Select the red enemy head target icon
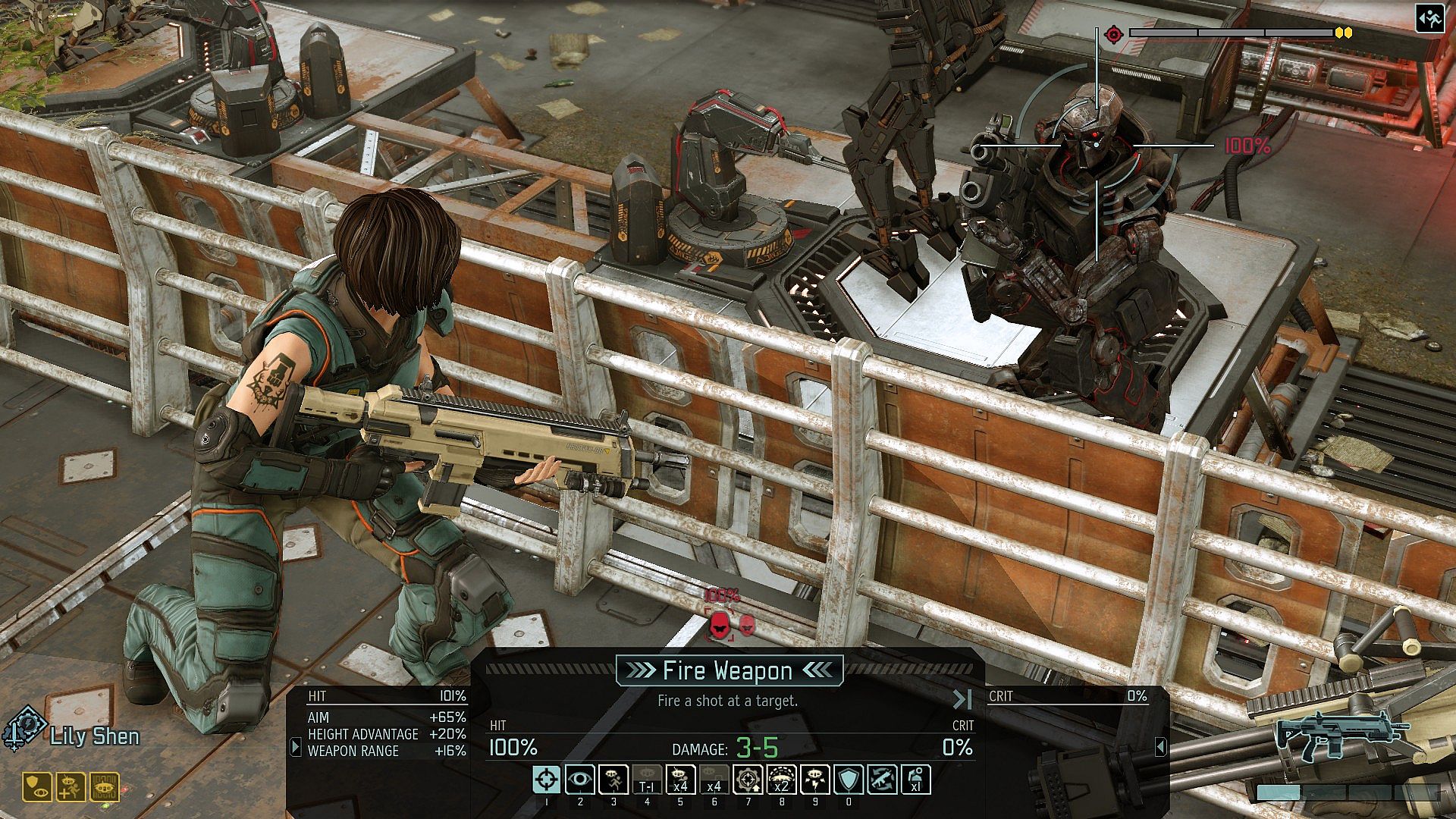The image size is (1456, 819). [719, 625]
